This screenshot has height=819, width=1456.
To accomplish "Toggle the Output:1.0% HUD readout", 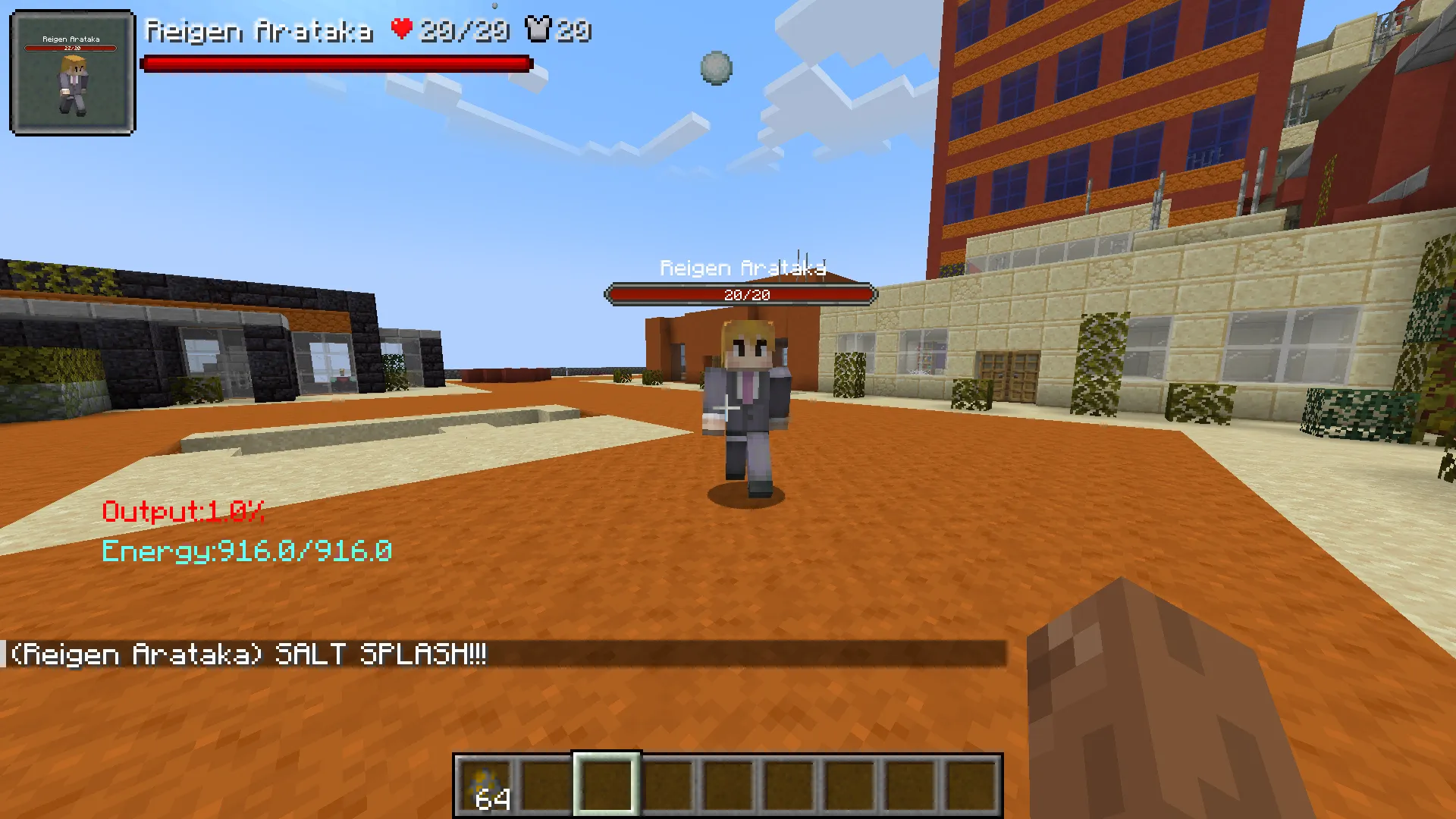I will click(182, 512).
